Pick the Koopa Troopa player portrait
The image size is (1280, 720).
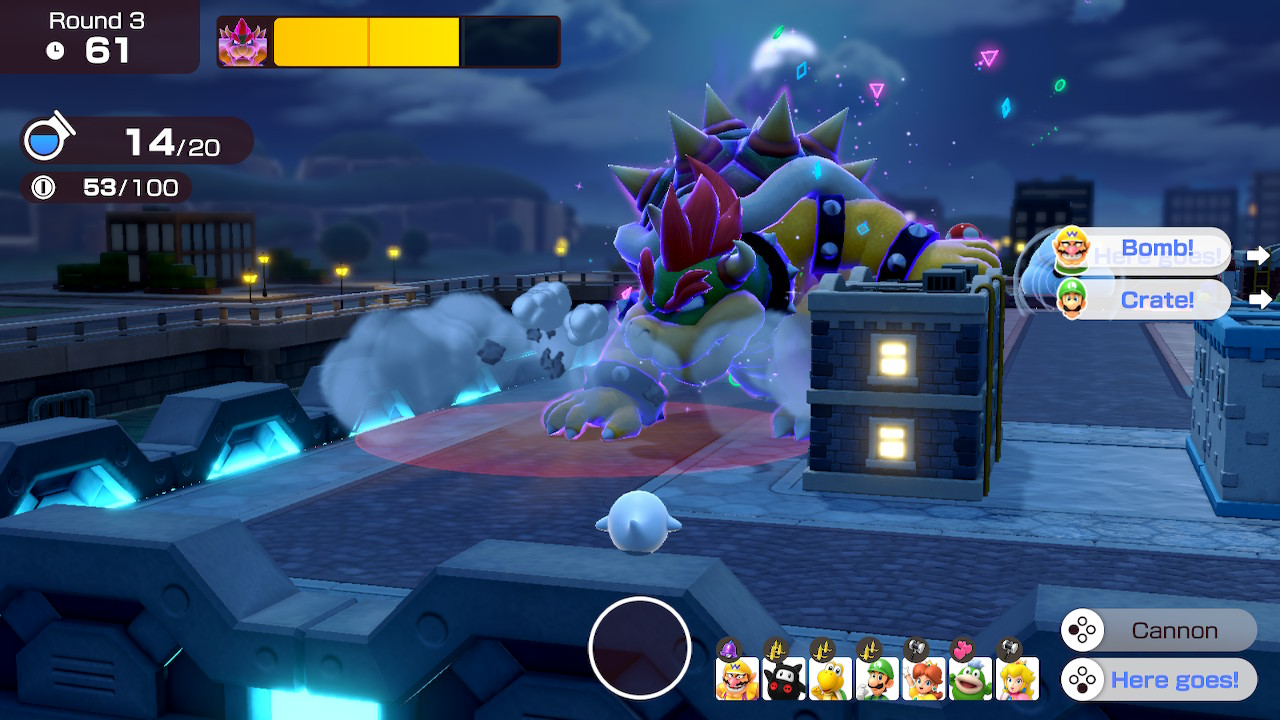pos(830,677)
